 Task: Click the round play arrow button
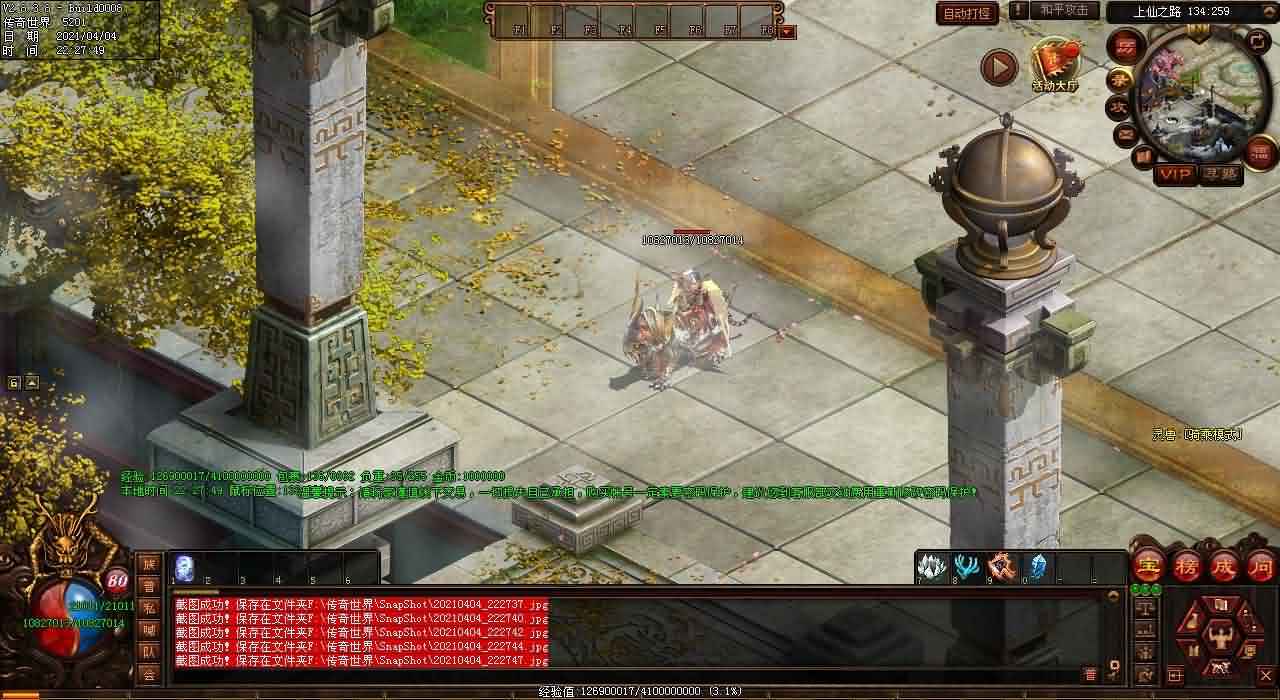click(998, 67)
